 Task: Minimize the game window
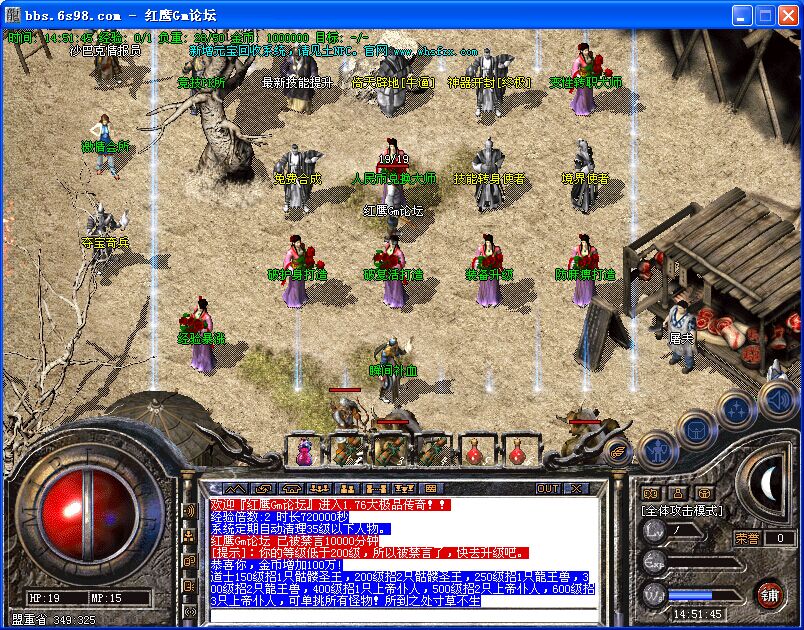click(x=741, y=15)
